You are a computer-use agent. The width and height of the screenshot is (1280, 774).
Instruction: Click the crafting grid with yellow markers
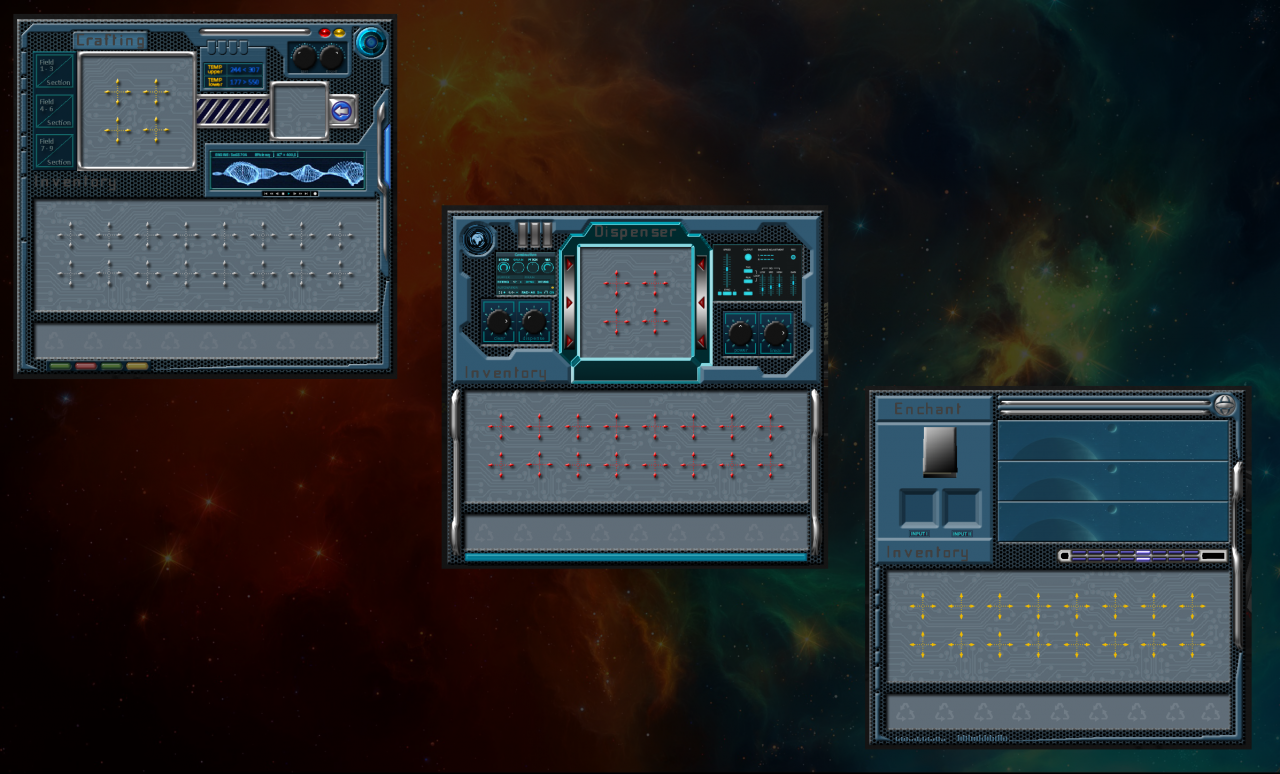click(137, 110)
